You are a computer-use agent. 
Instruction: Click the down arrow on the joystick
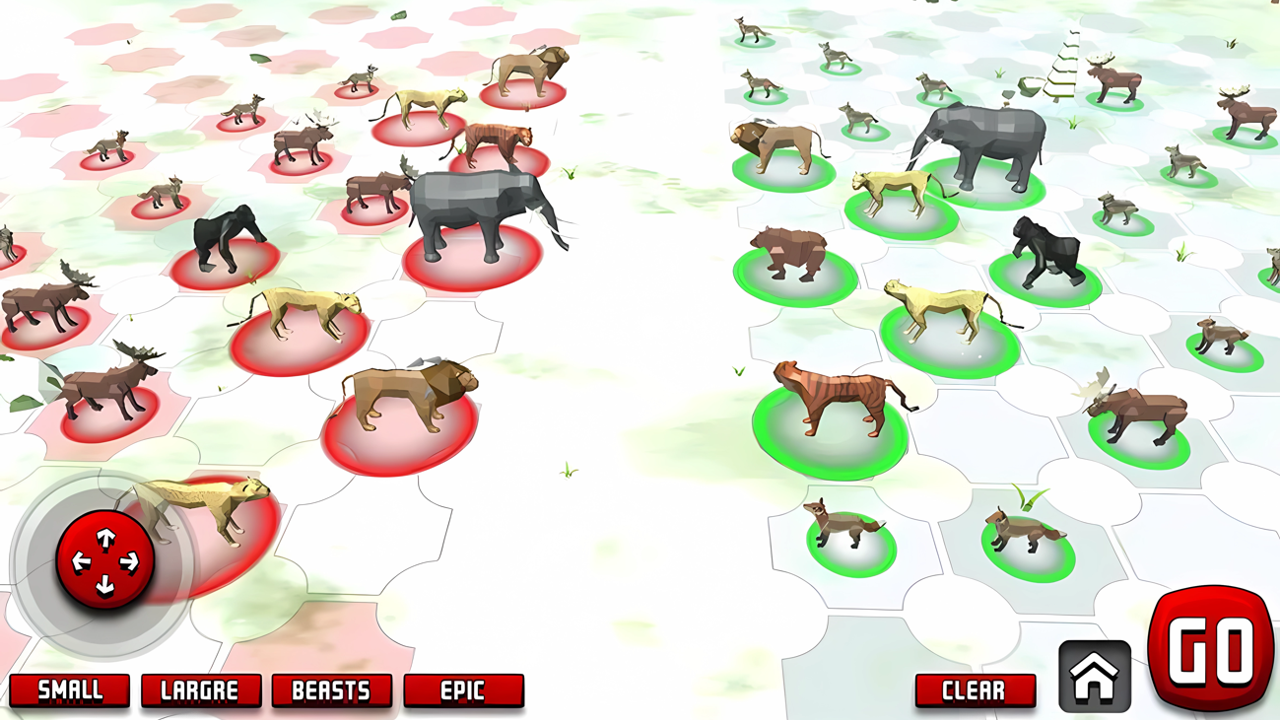coord(105,583)
